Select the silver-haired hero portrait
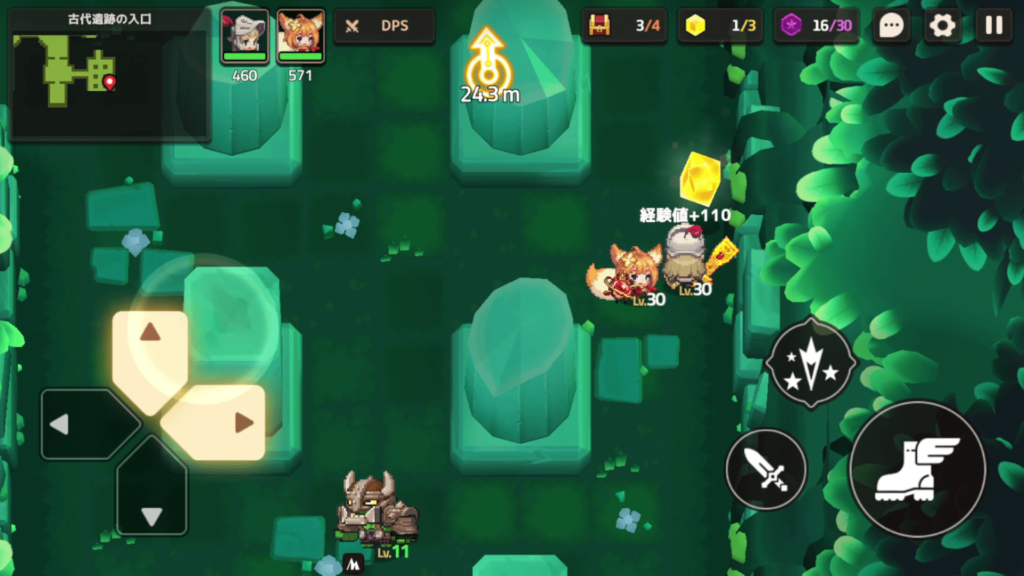 (245, 36)
